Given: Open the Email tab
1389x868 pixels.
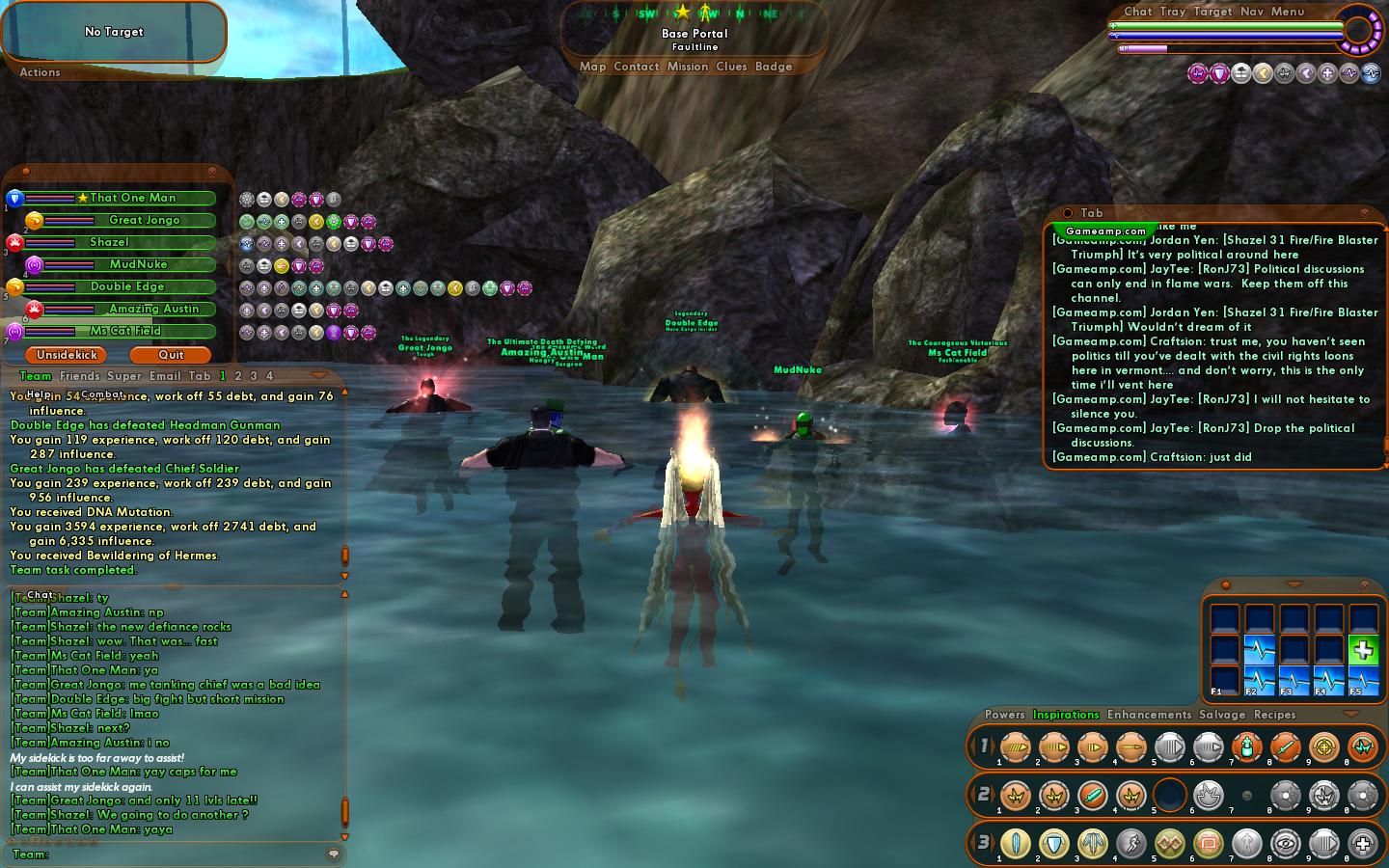Looking at the screenshot, I should pyautogui.click(x=165, y=376).
